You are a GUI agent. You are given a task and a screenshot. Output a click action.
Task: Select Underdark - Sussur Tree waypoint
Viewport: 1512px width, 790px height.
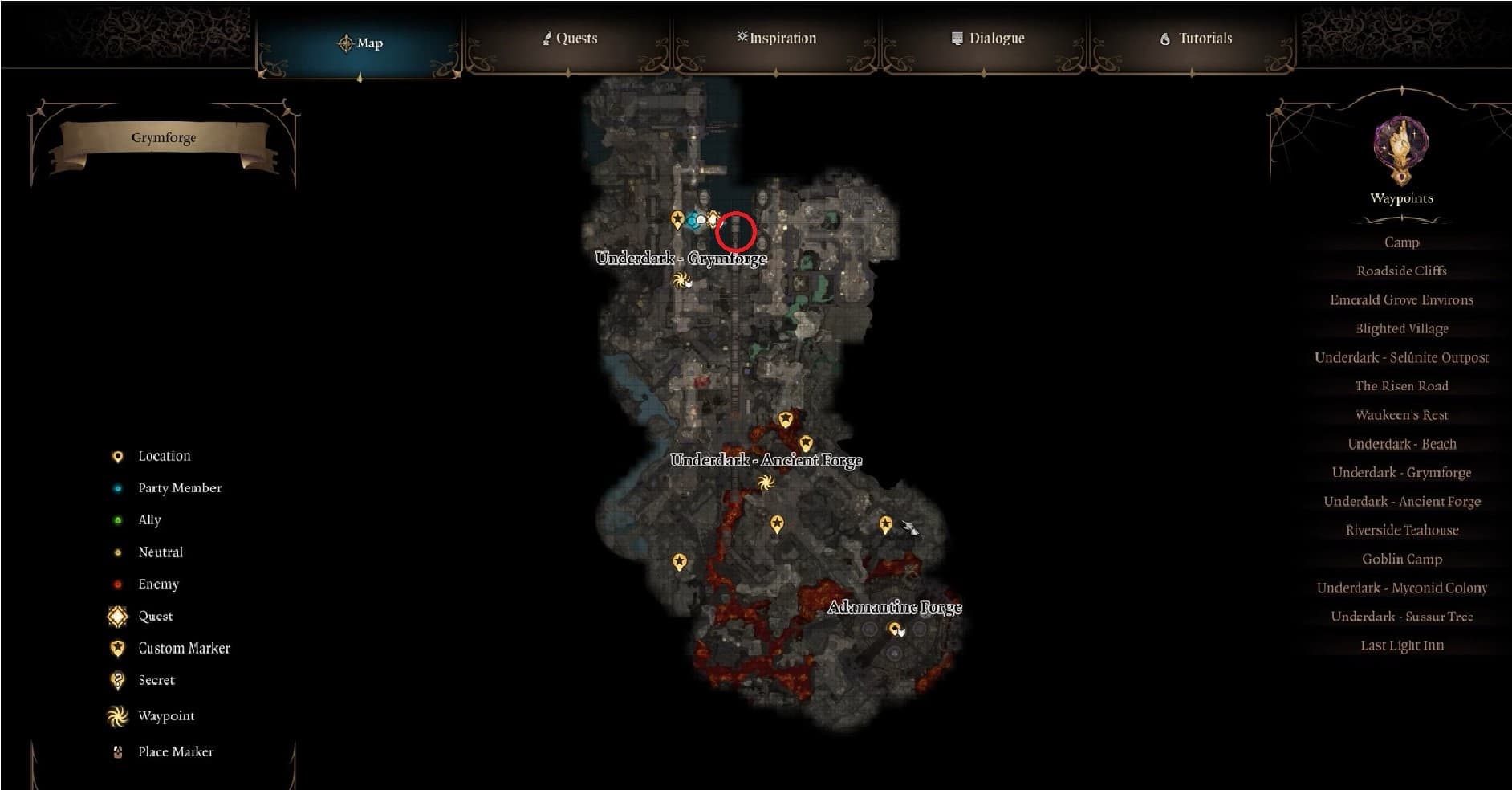[x=1401, y=617]
